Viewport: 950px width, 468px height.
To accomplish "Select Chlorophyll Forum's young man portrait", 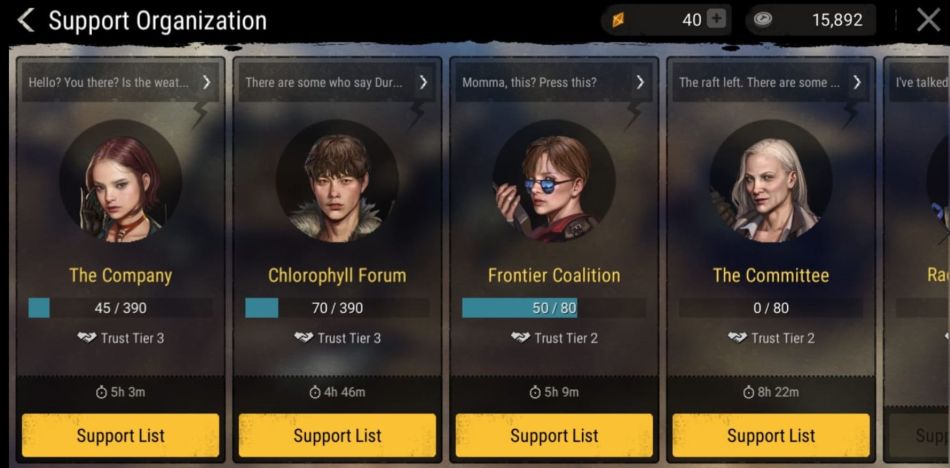I will tap(337, 190).
